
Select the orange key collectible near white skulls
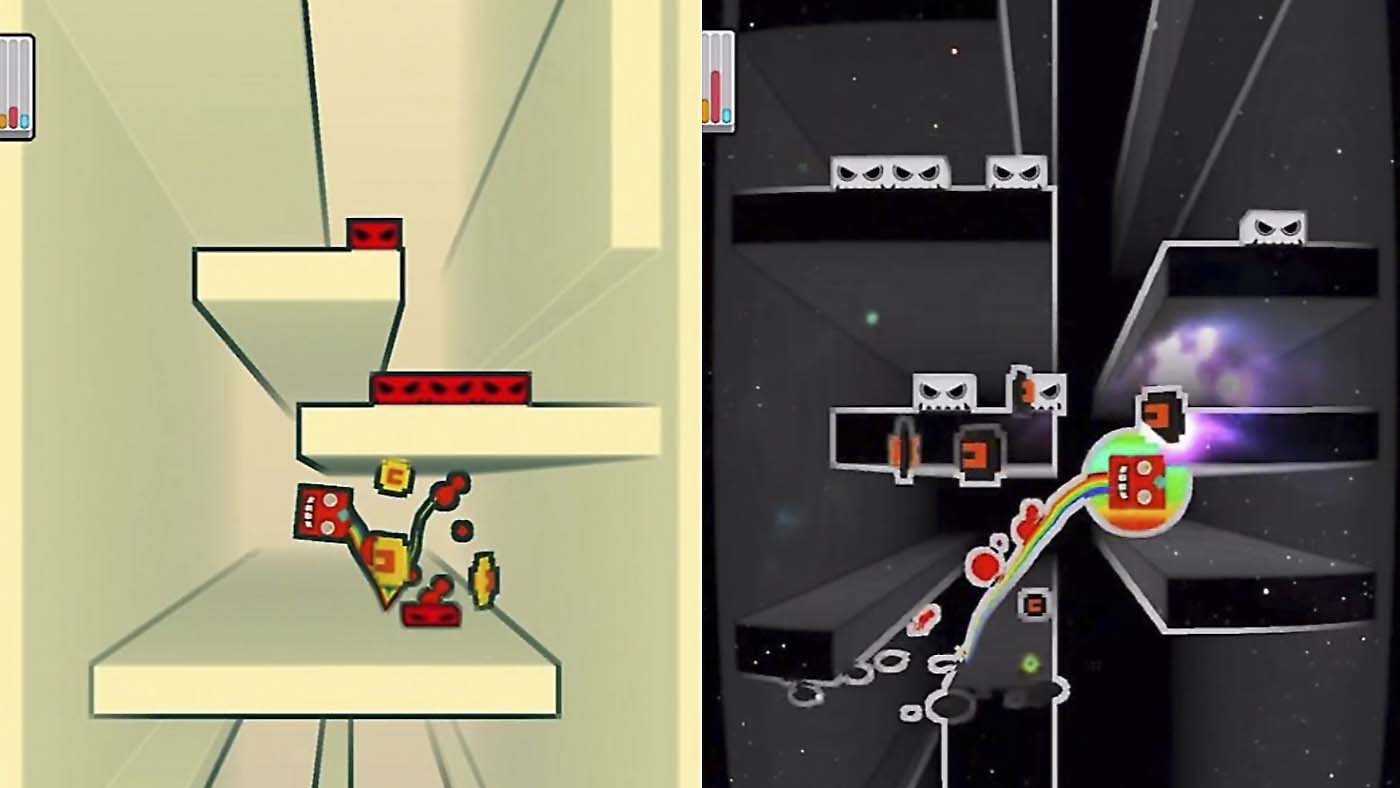[1030, 390]
